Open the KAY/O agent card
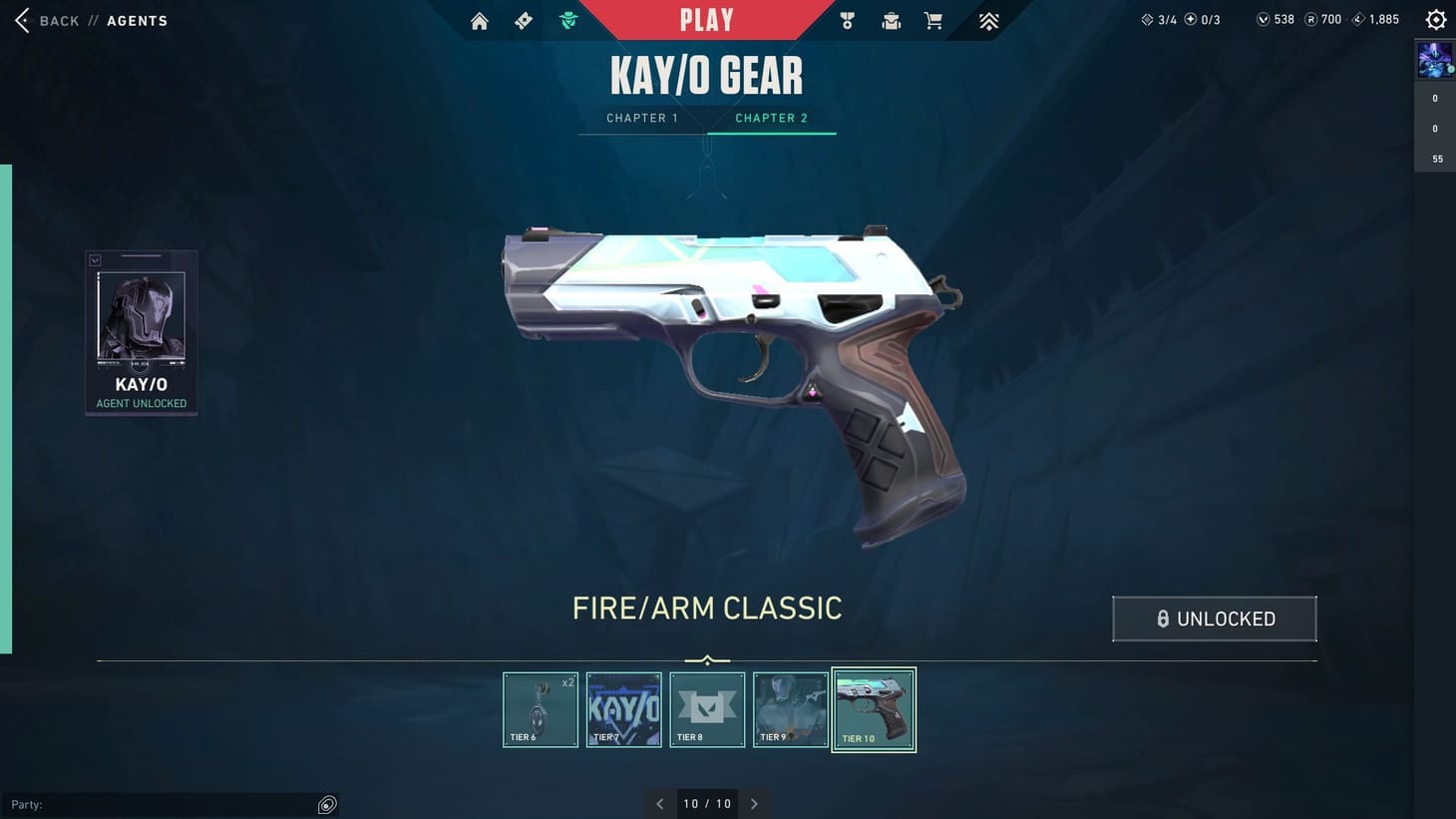This screenshot has width=1456, height=819. 141,331
